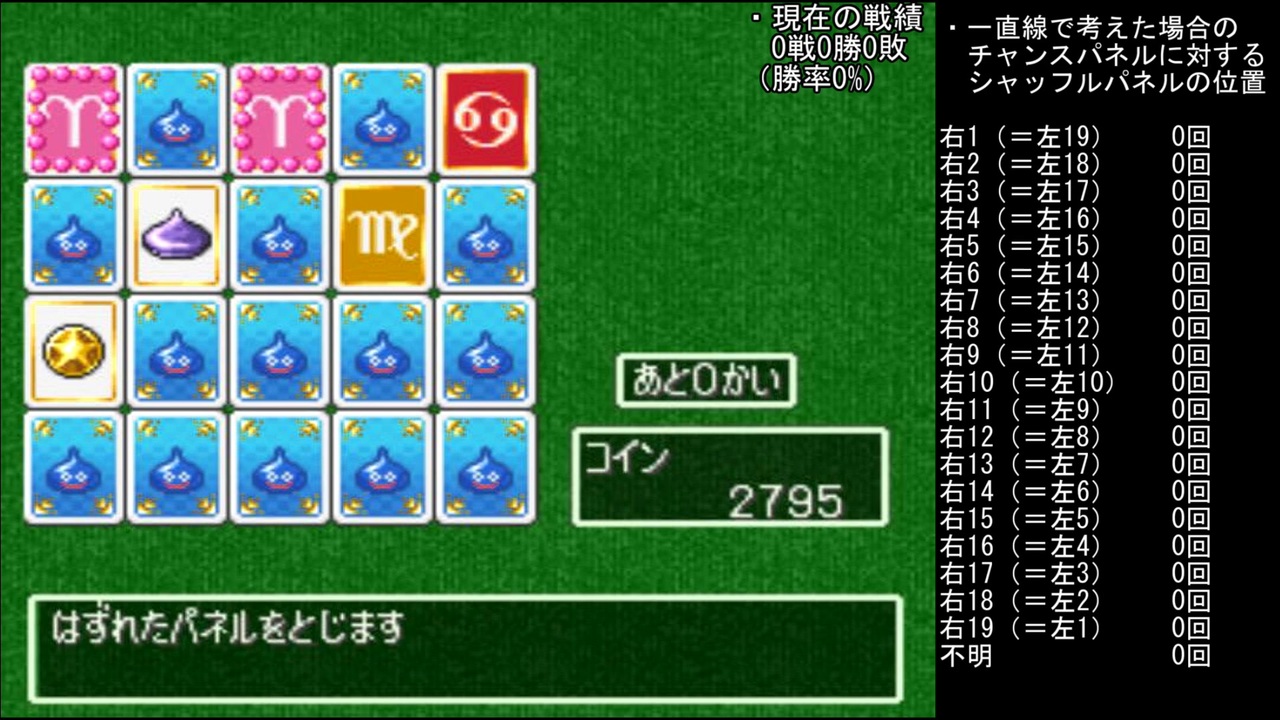Select the second Aries panel in top row
This screenshot has width=1280, height=720.
pos(279,119)
